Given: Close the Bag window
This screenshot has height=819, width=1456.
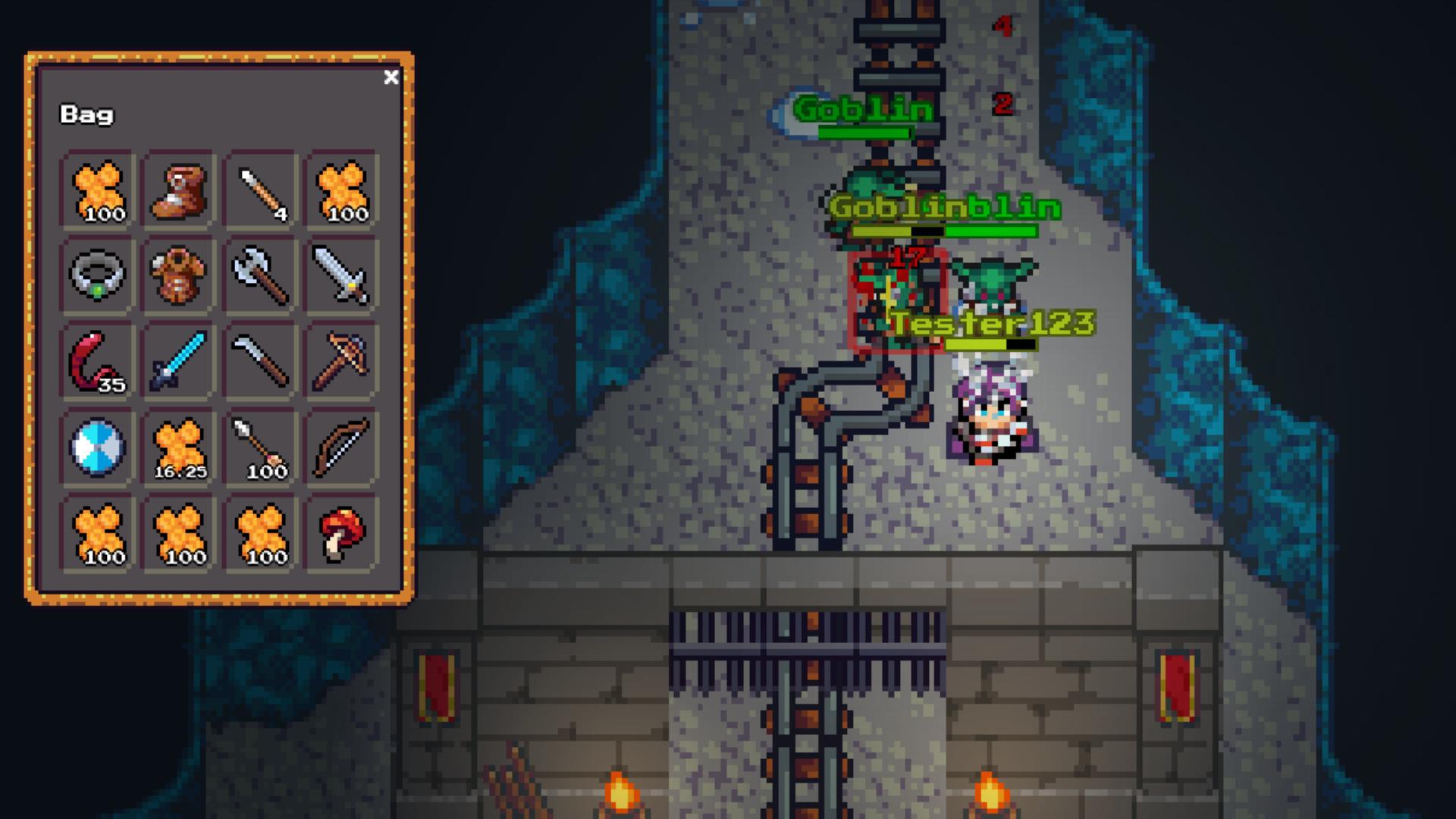Looking at the screenshot, I should [x=391, y=77].
